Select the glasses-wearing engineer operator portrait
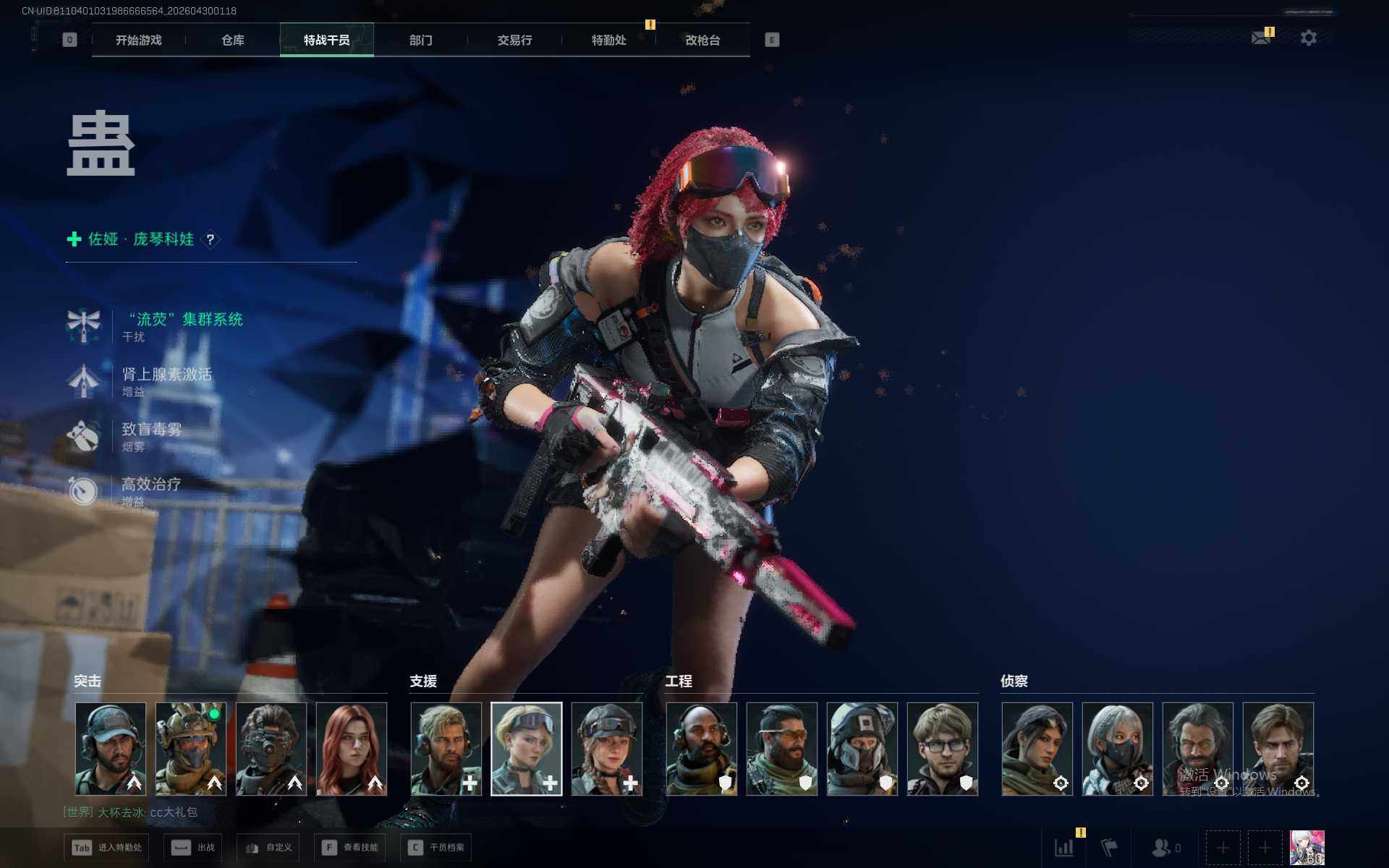The width and height of the screenshot is (1389, 868). coord(943,749)
